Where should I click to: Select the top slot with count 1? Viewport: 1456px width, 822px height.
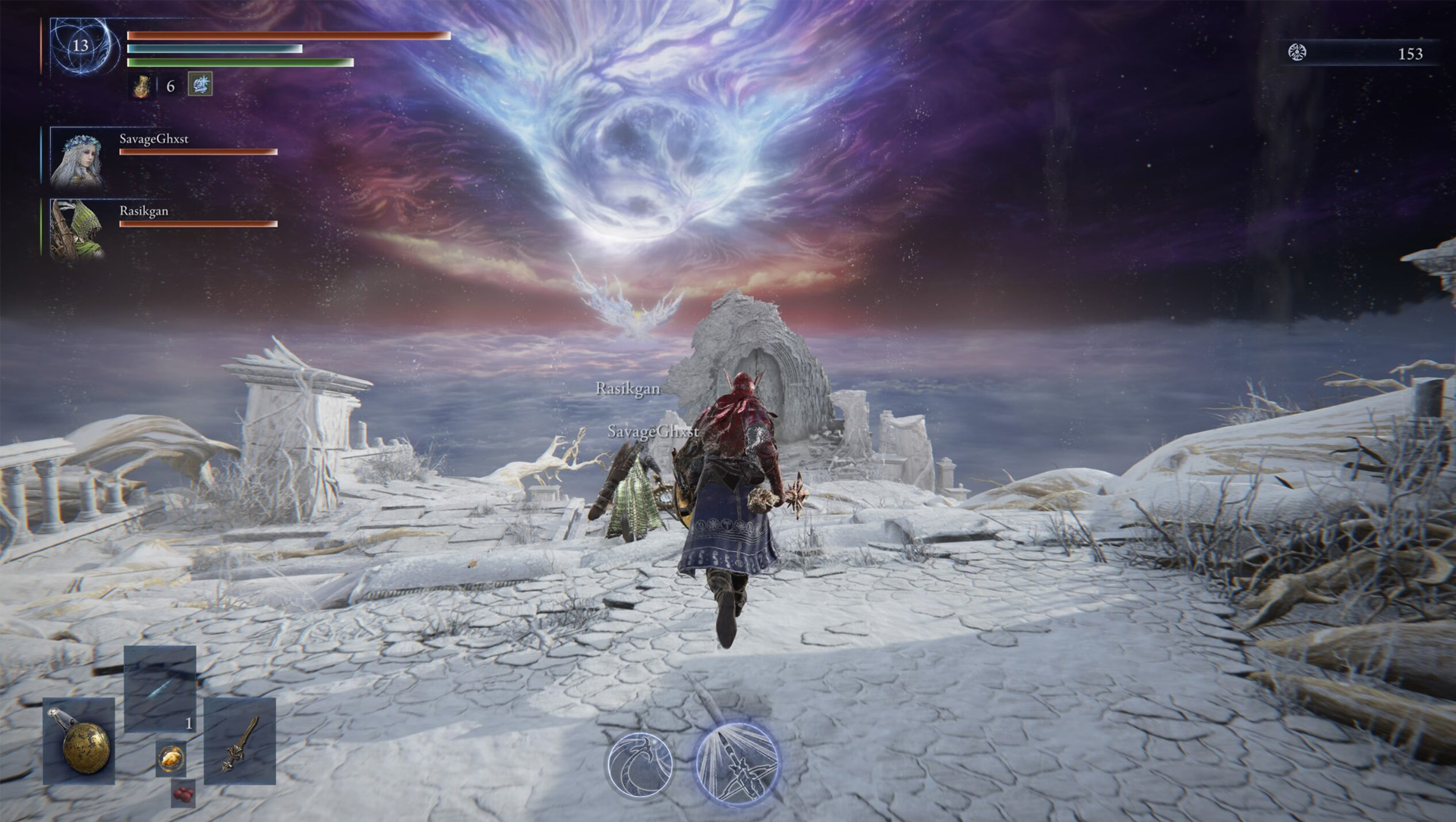(160, 689)
